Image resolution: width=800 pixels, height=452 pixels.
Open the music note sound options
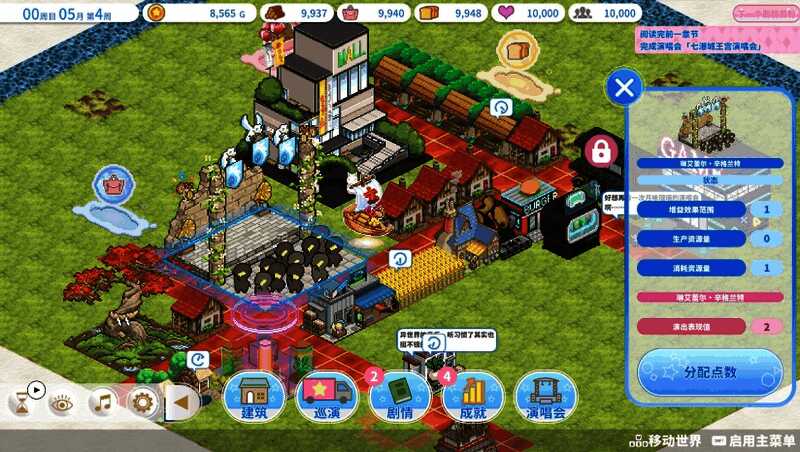pos(101,403)
